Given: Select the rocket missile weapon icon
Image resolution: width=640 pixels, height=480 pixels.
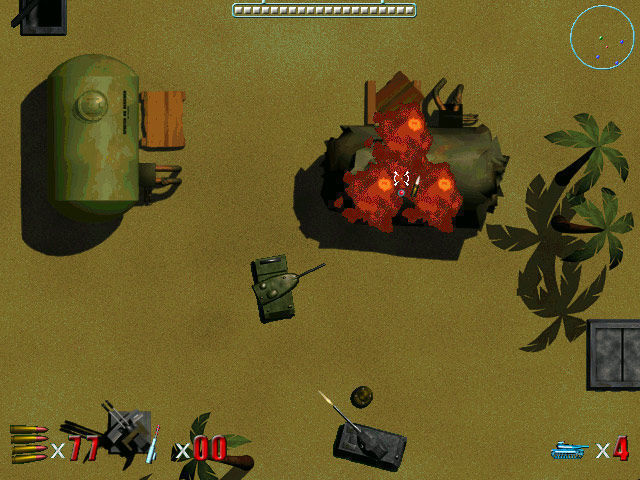Looking at the screenshot, I should [153, 444].
